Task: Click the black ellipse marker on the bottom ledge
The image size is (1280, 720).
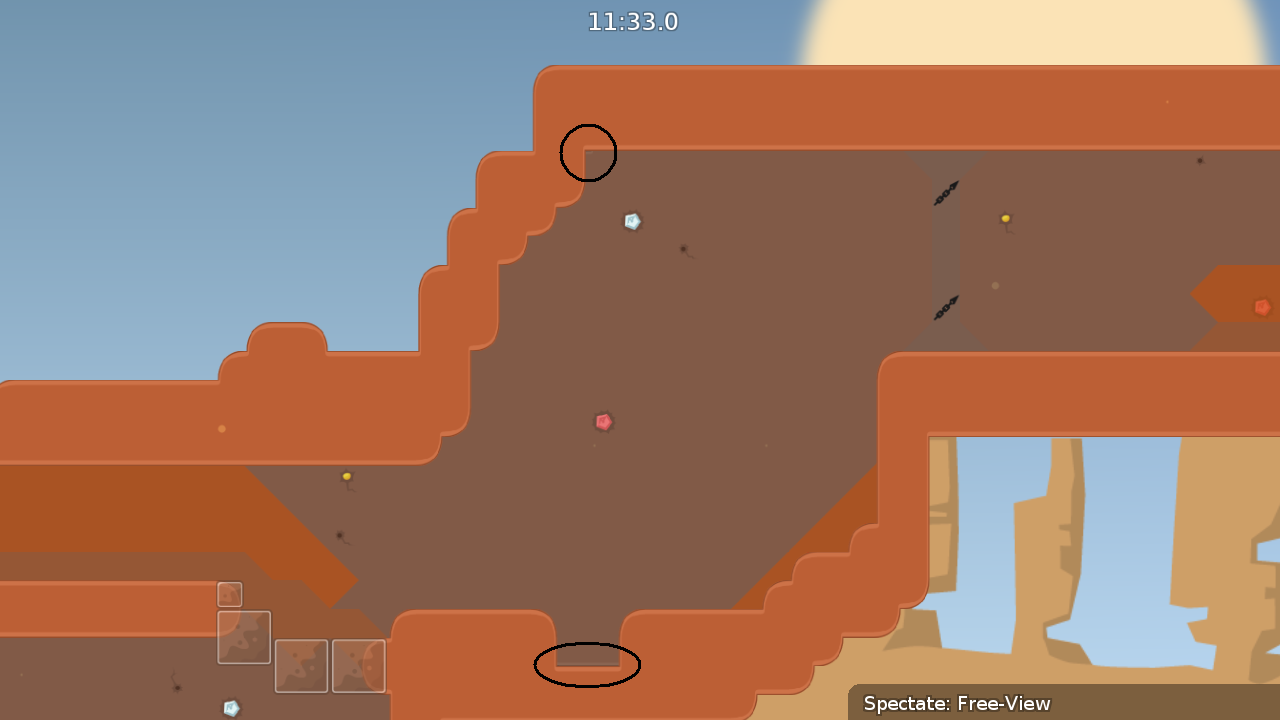Action: tap(588, 664)
